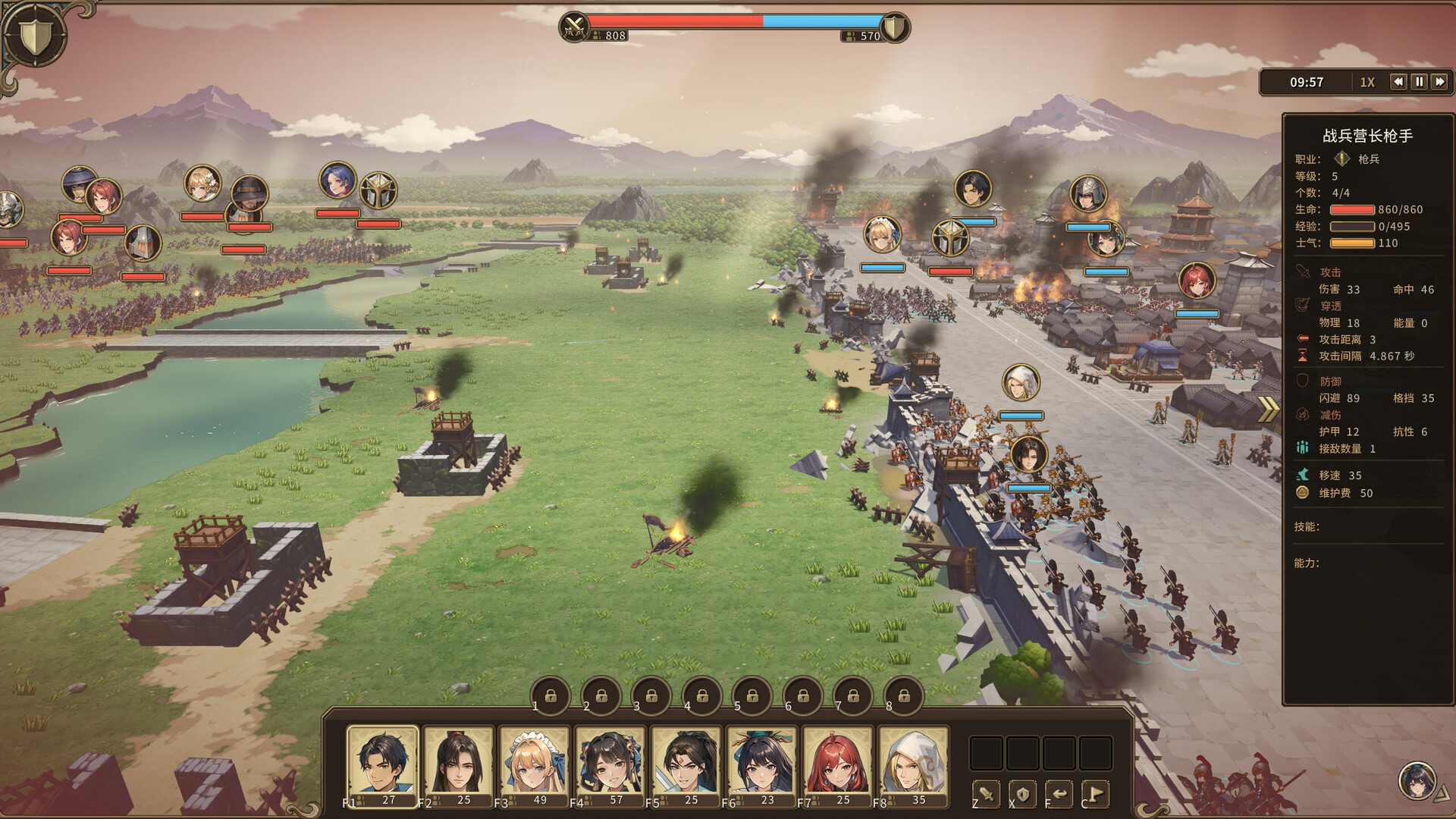Screen dimensions: 1456x819
Task: Collapse the unit info panel with arrows
Action: 1268,409
